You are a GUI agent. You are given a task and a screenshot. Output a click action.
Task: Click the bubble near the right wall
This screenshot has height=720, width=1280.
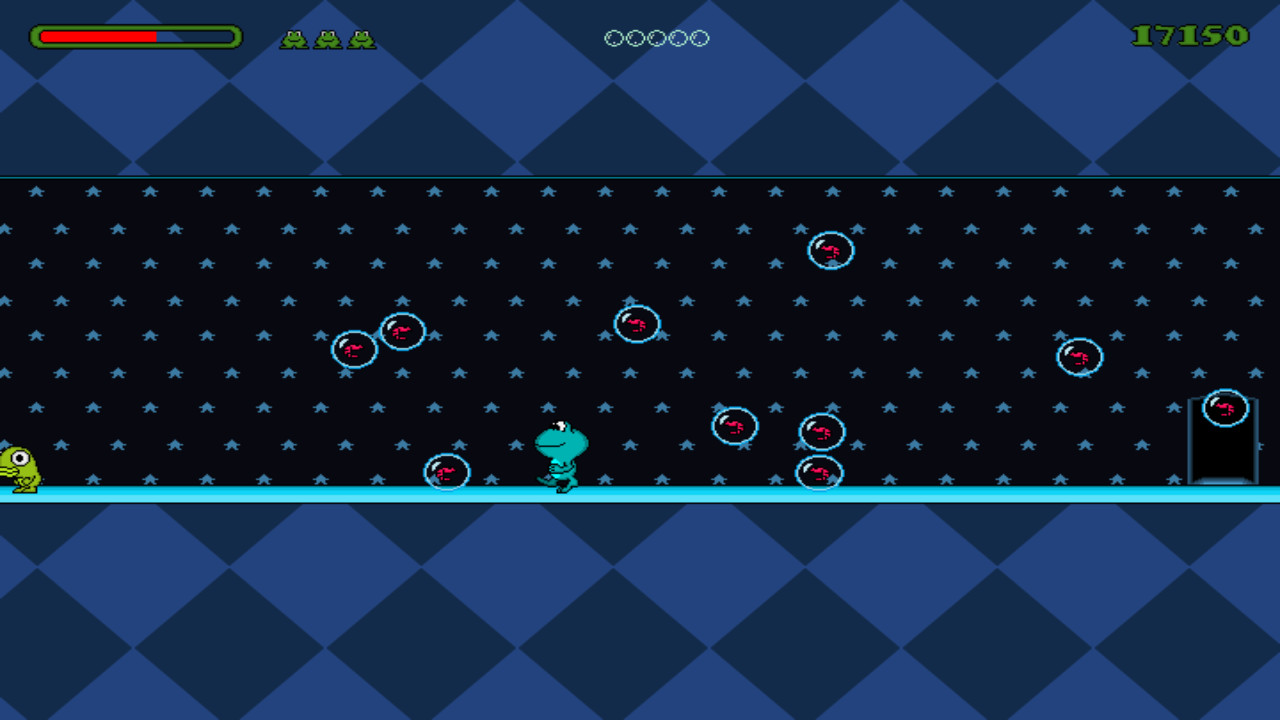point(1078,356)
